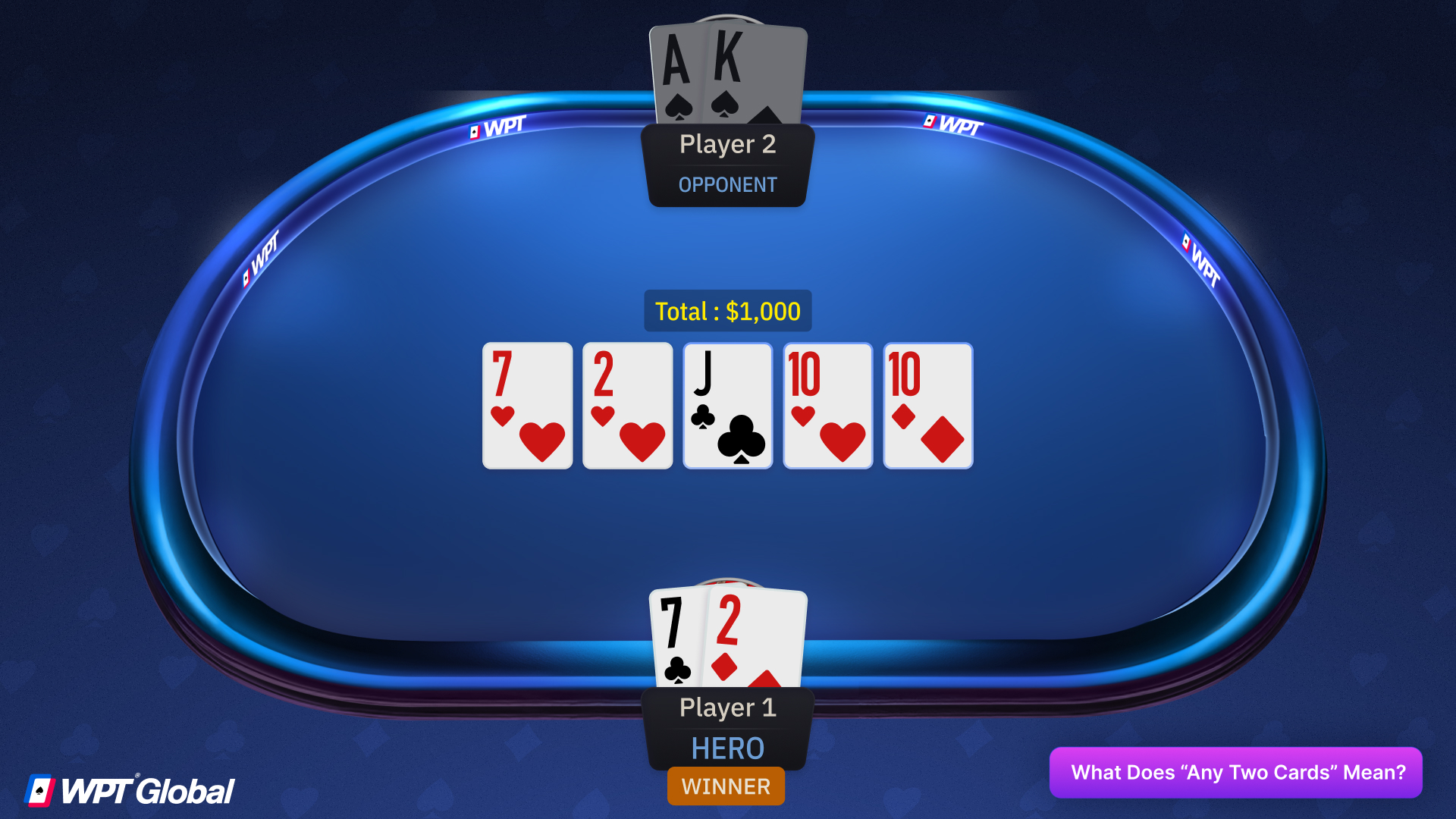Select the 10 of hearts community card
The height and width of the screenshot is (819, 1456).
tap(827, 406)
